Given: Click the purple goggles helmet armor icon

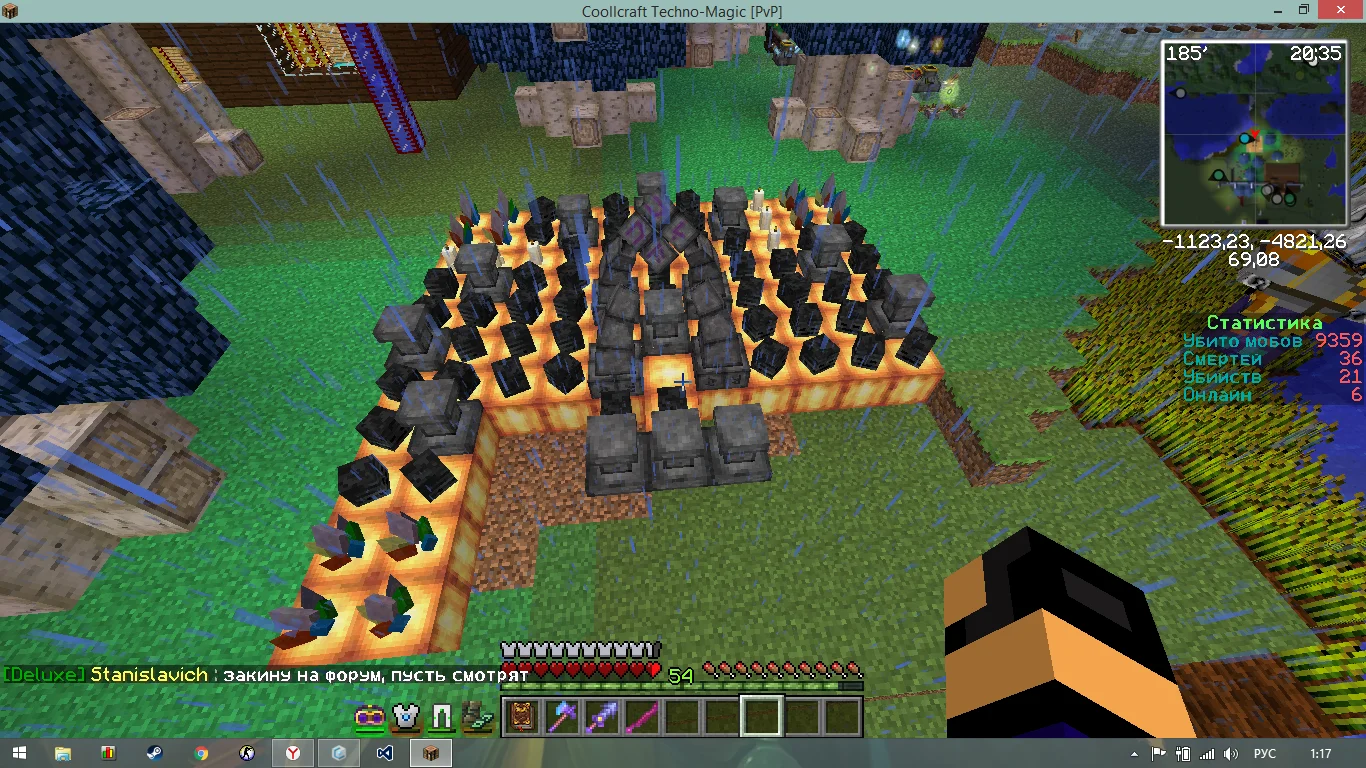Looking at the screenshot, I should pos(369,717).
